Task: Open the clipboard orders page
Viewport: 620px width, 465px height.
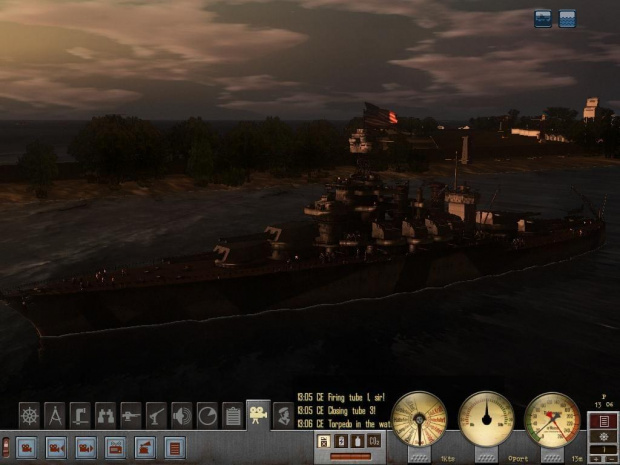Action: (x=233, y=415)
